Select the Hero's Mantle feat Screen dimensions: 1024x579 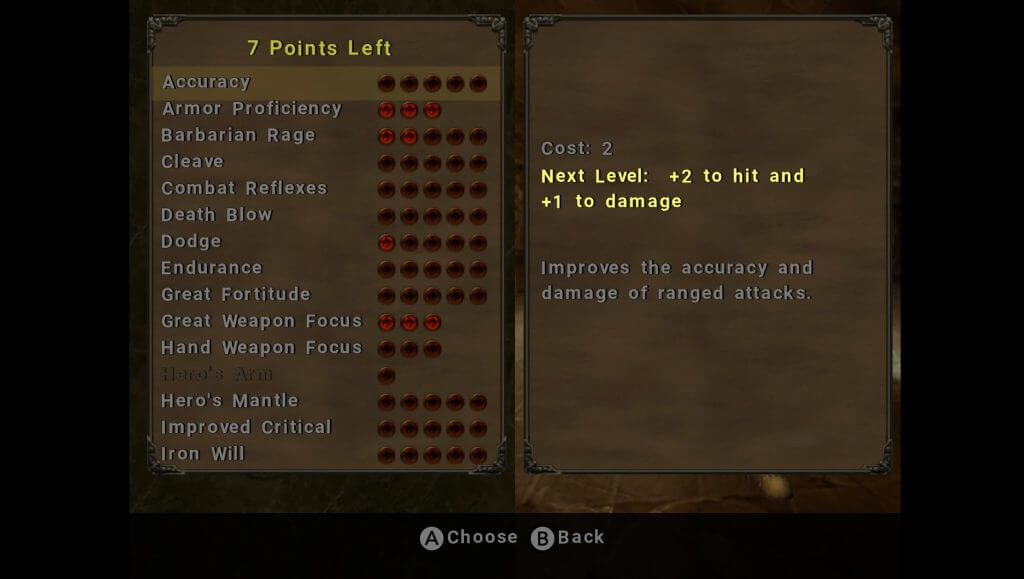pos(230,400)
